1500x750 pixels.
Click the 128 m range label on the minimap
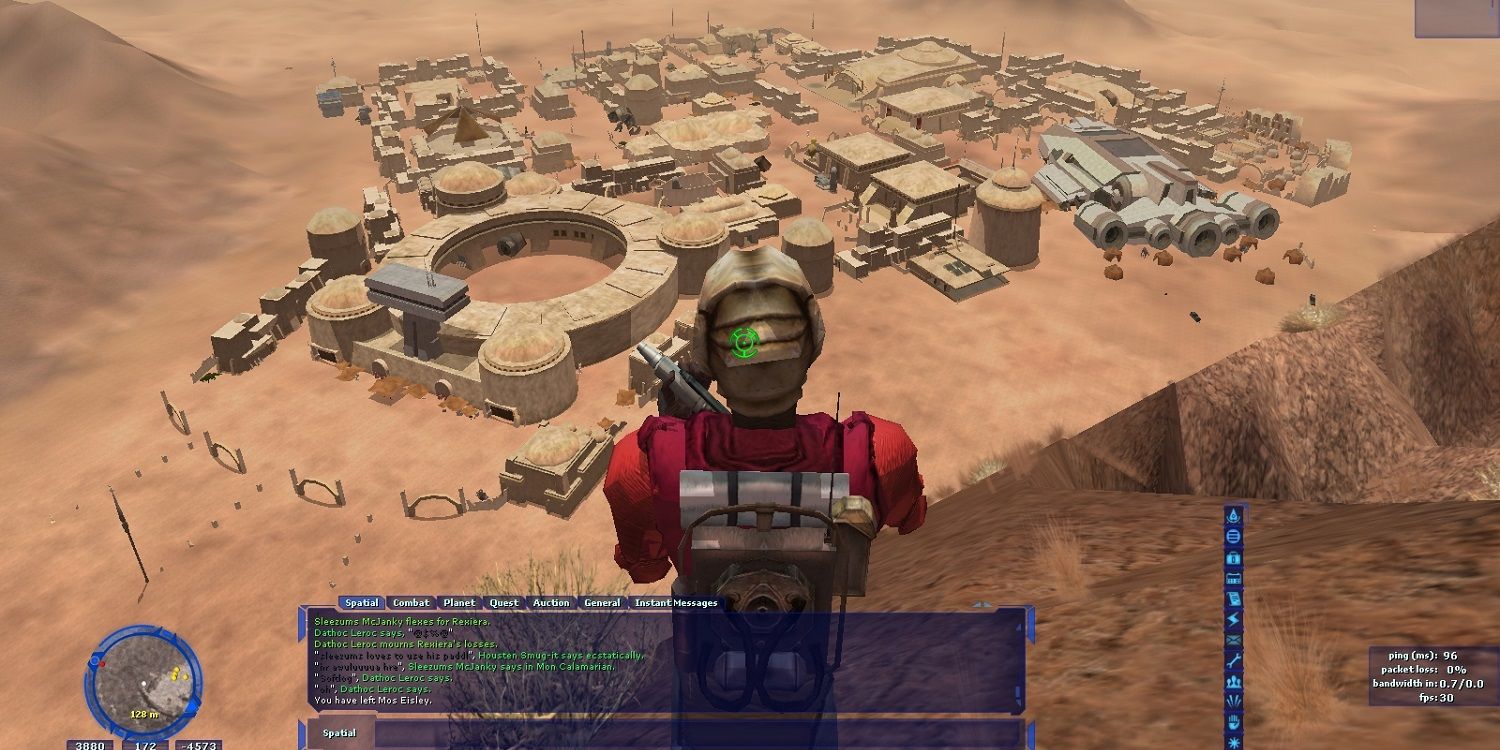(144, 714)
